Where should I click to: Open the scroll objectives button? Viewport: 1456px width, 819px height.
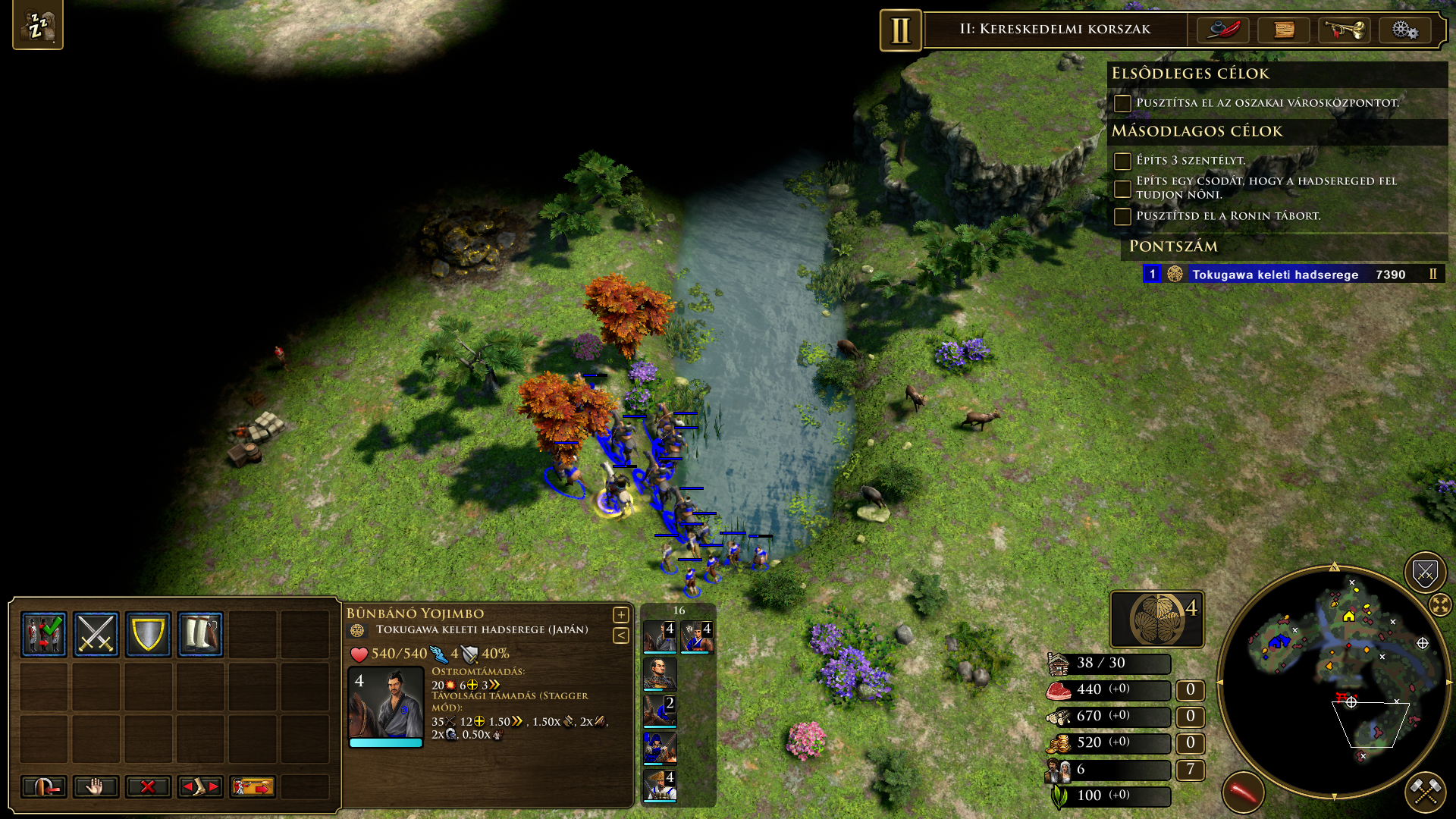(x=1284, y=30)
